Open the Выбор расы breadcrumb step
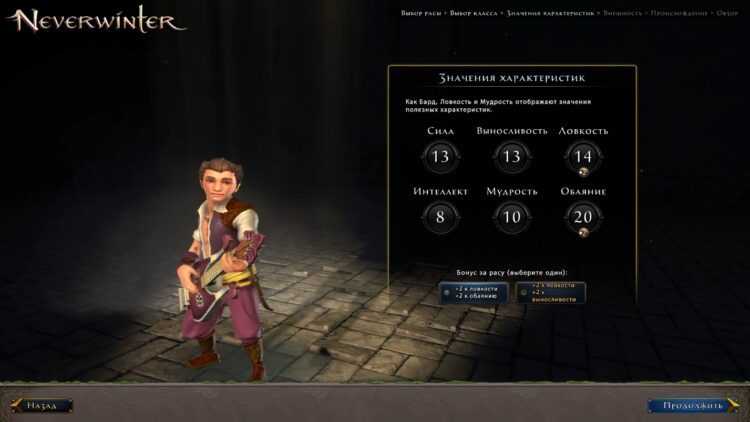The height and width of the screenshot is (422, 750). tap(421, 12)
